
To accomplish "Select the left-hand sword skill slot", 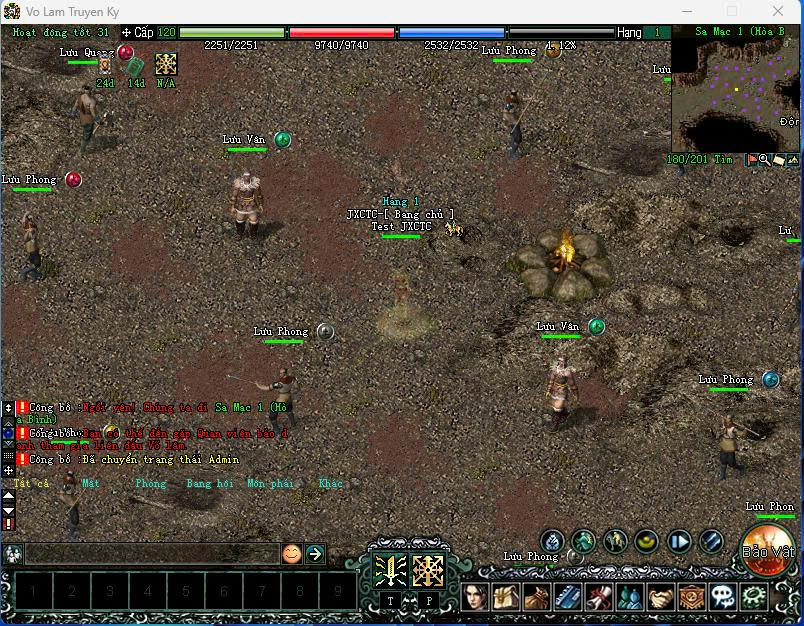I will click(x=389, y=570).
